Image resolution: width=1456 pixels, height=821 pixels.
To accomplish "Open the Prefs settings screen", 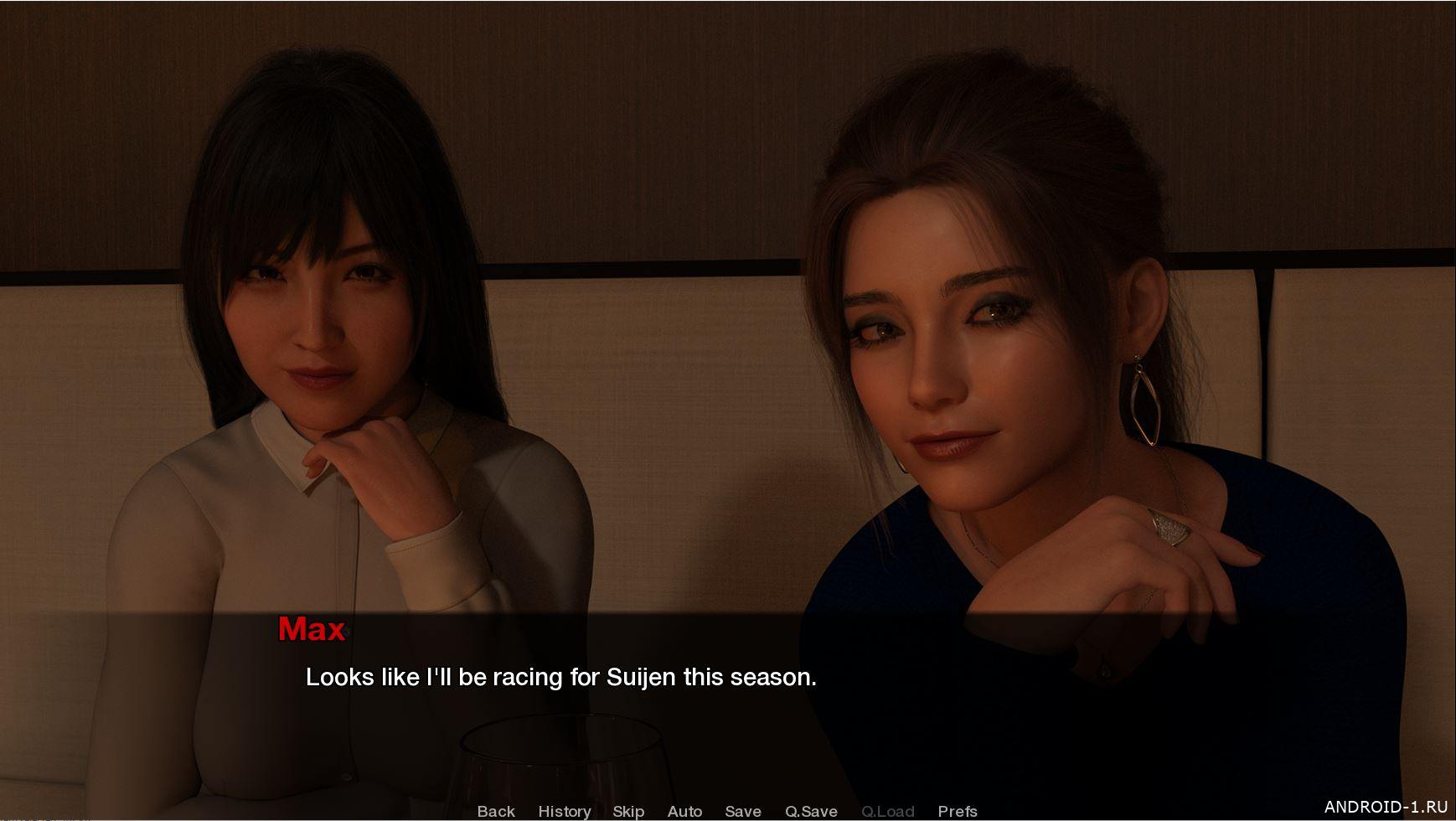I will 958,811.
